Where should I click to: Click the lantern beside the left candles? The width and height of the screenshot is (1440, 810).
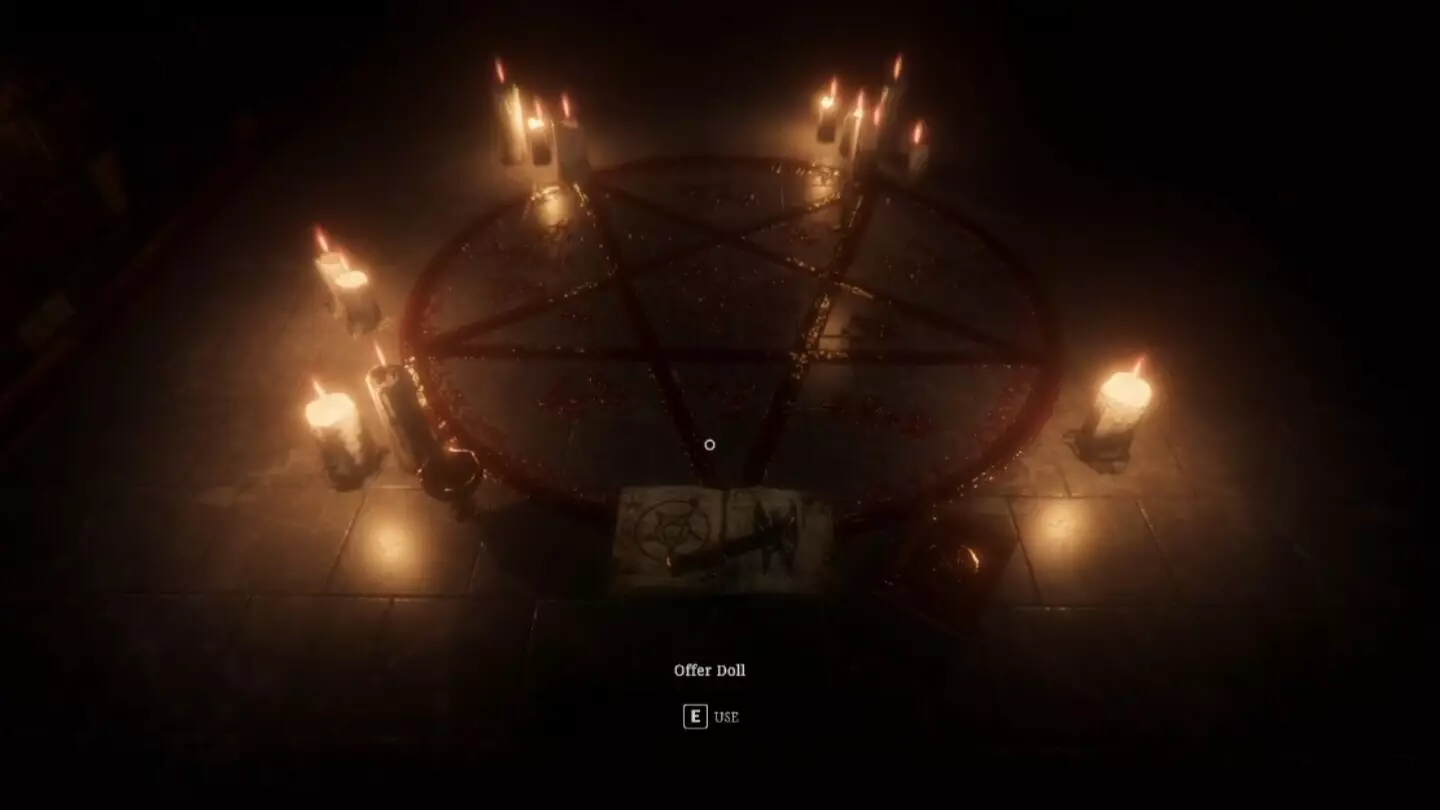pyautogui.click(x=395, y=415)
